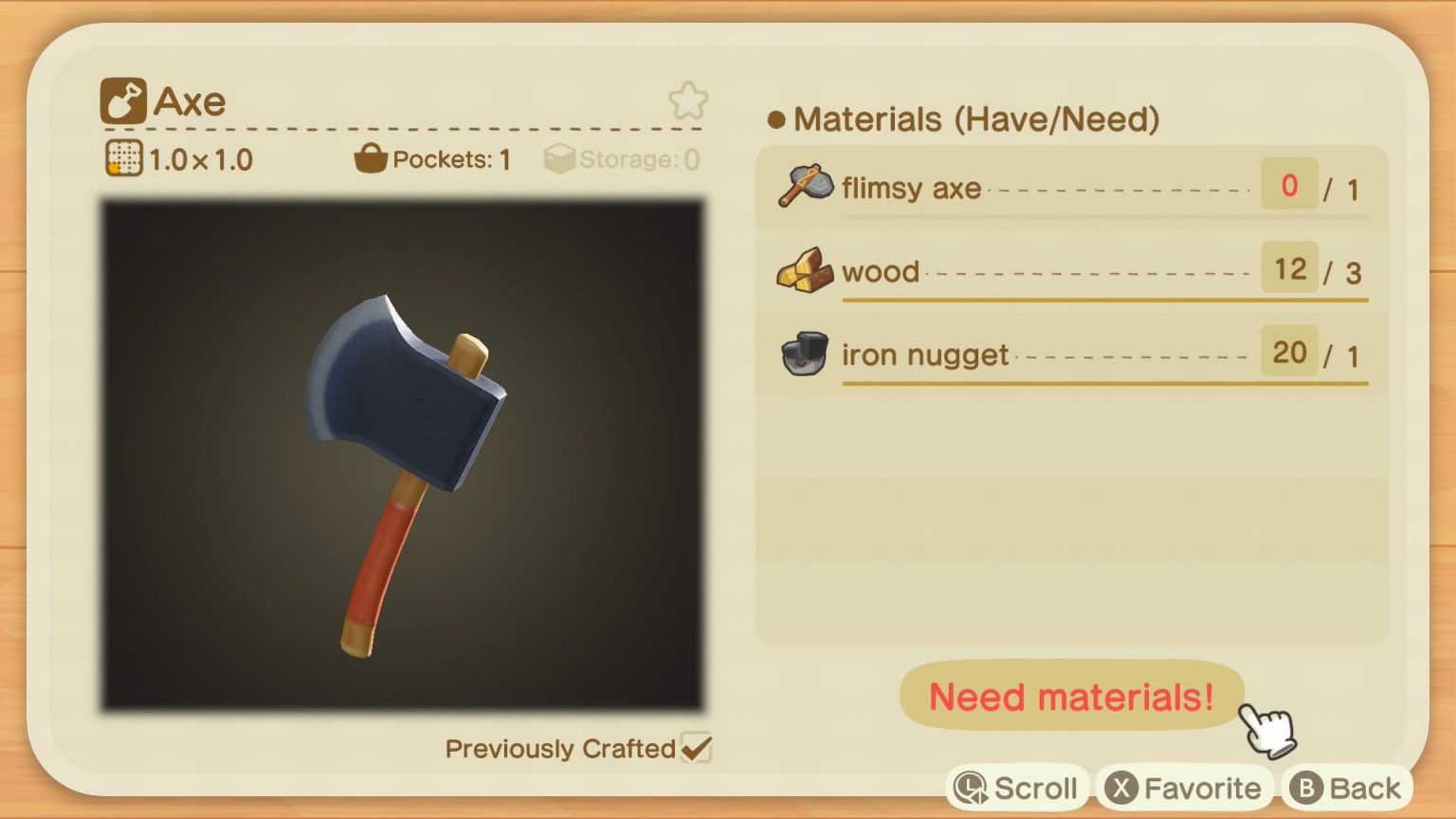
Task: Click the Axe tool icon beside the title
Action: point(122,101)
